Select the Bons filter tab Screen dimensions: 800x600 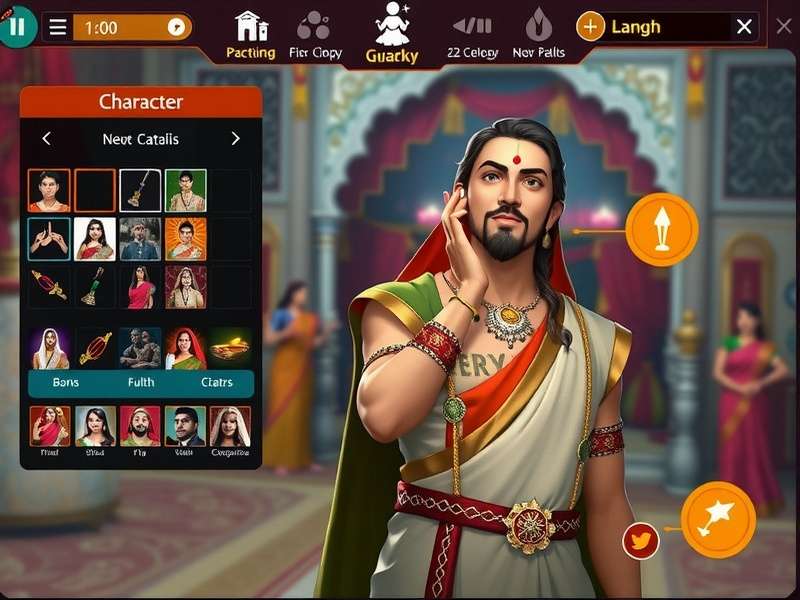66,383
